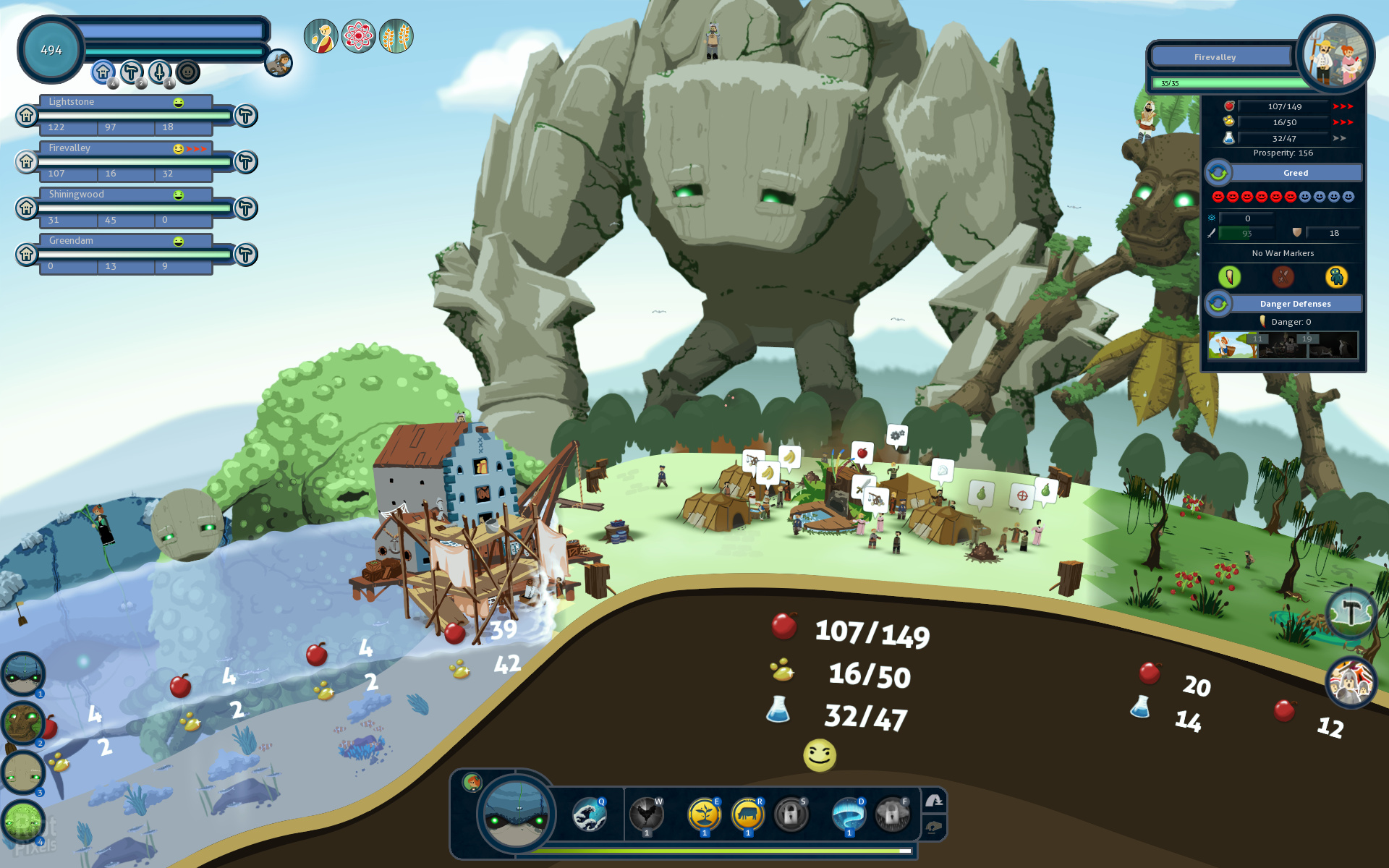Viewport: 1389px width, 868px height.
Task: Cast the blue aurora ability
Action: 849,815
